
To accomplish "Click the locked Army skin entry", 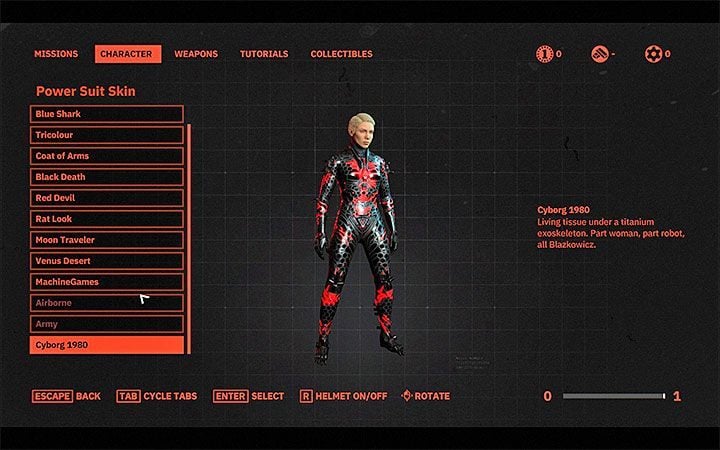I will [107, 324].
